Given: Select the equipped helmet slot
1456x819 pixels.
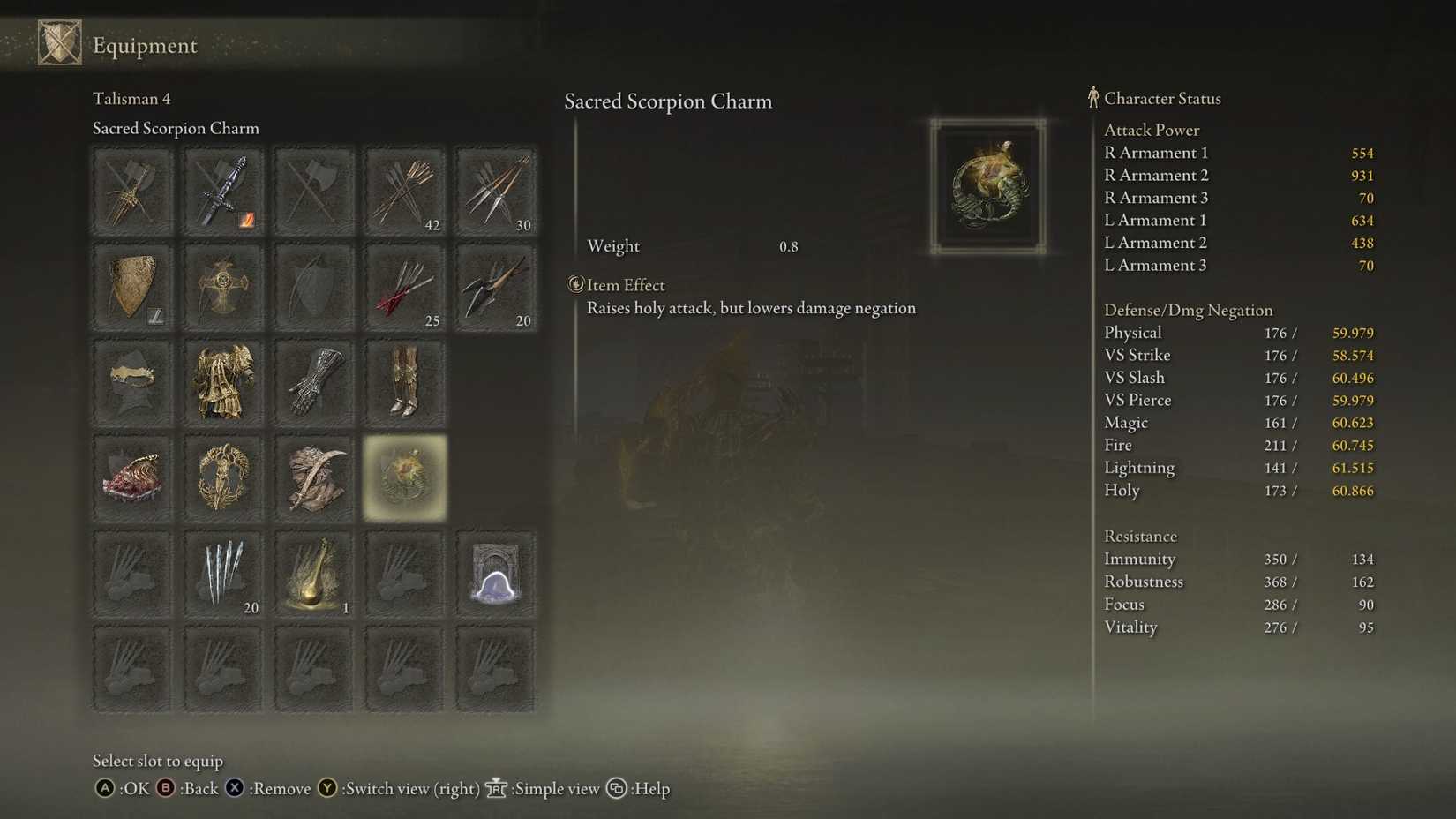Looking at the screenshot, I should tap(132, 383).
